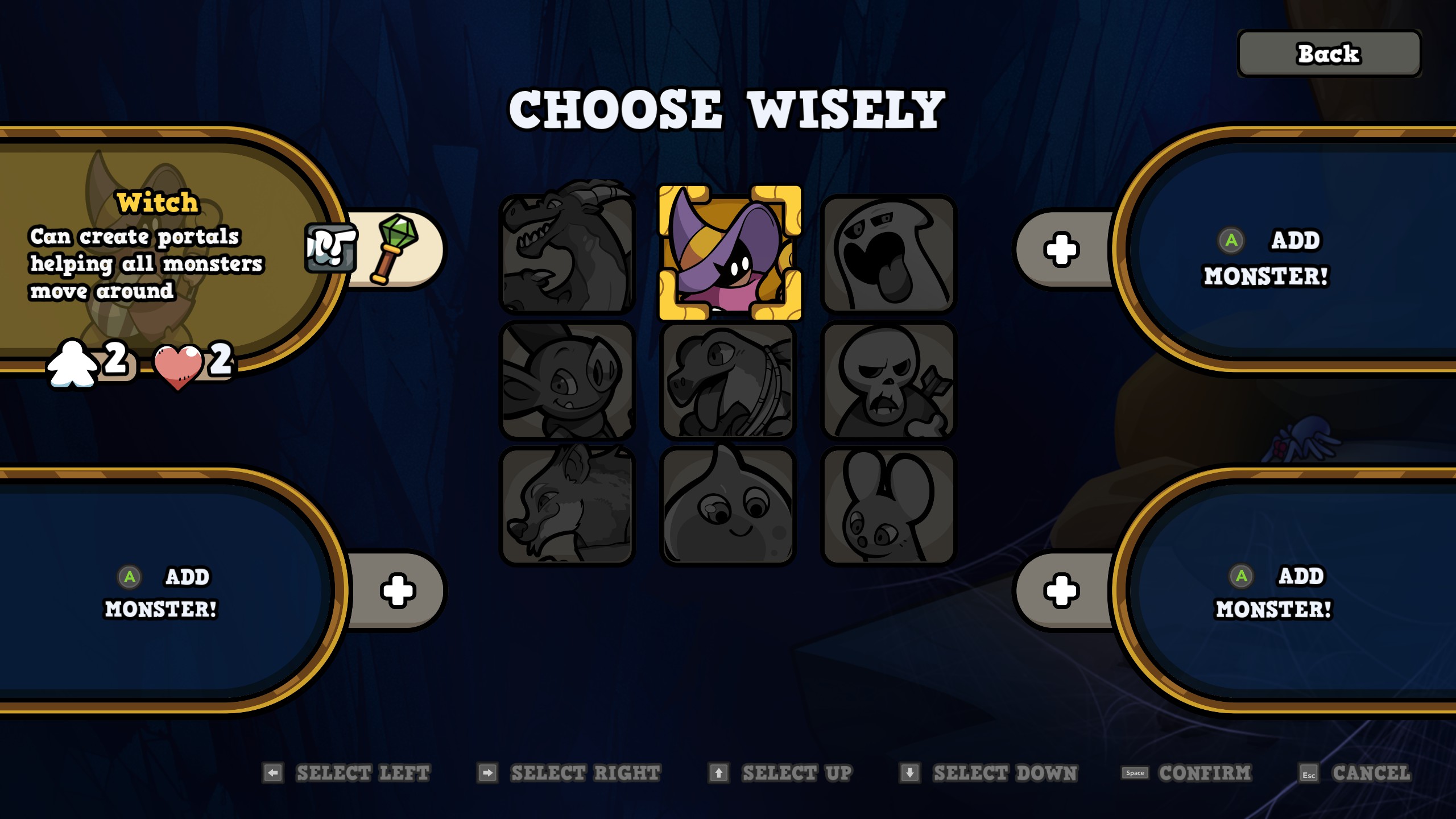1456x819 pixels.
Task: Select the werewolf monster portrait
Action: 567,506
